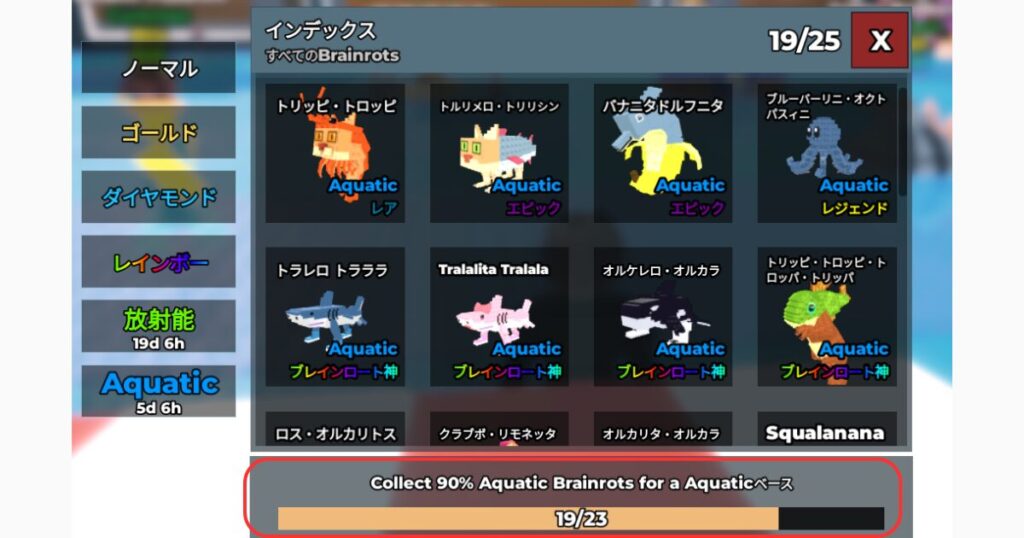Show the 放射能 category tab
This screenshot has width=1024, height=538.
click(x=159, y=326)
